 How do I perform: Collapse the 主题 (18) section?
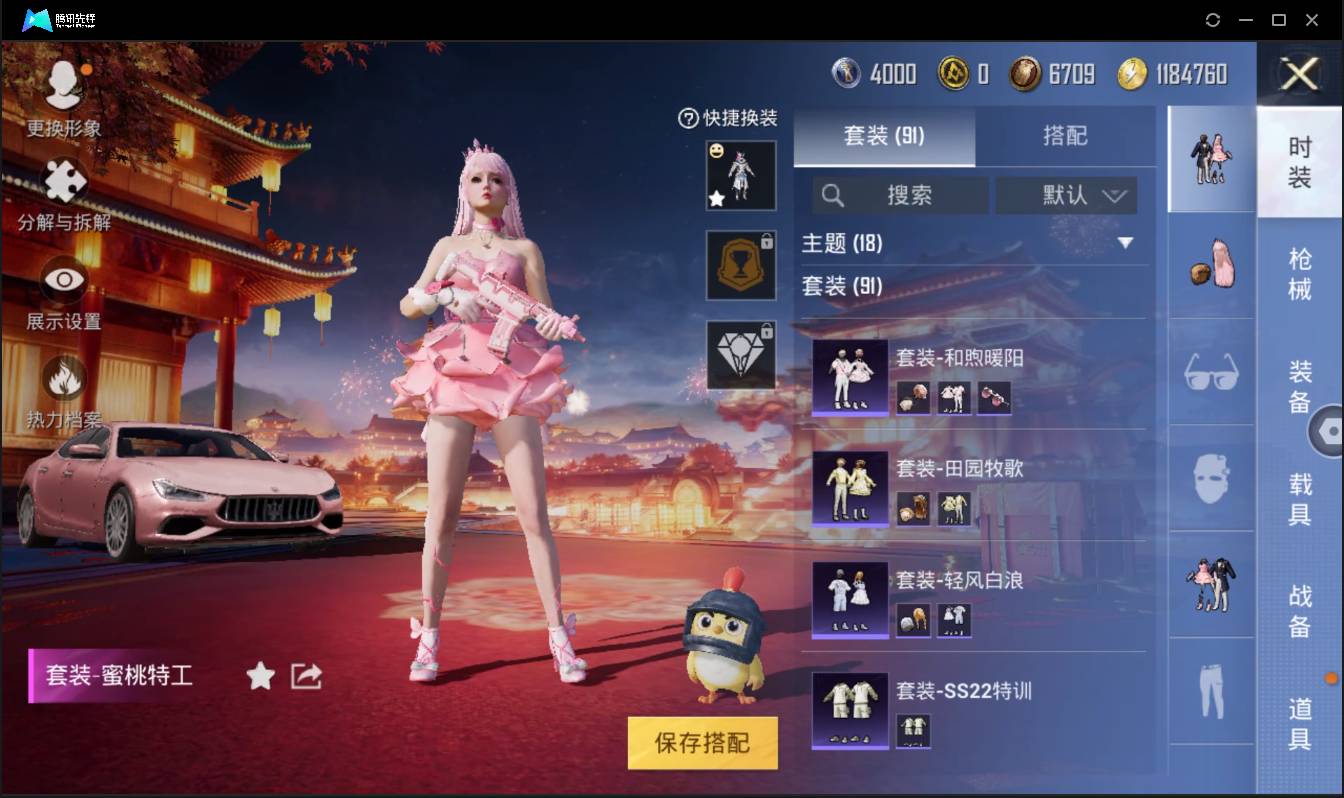coord(1127,243)
